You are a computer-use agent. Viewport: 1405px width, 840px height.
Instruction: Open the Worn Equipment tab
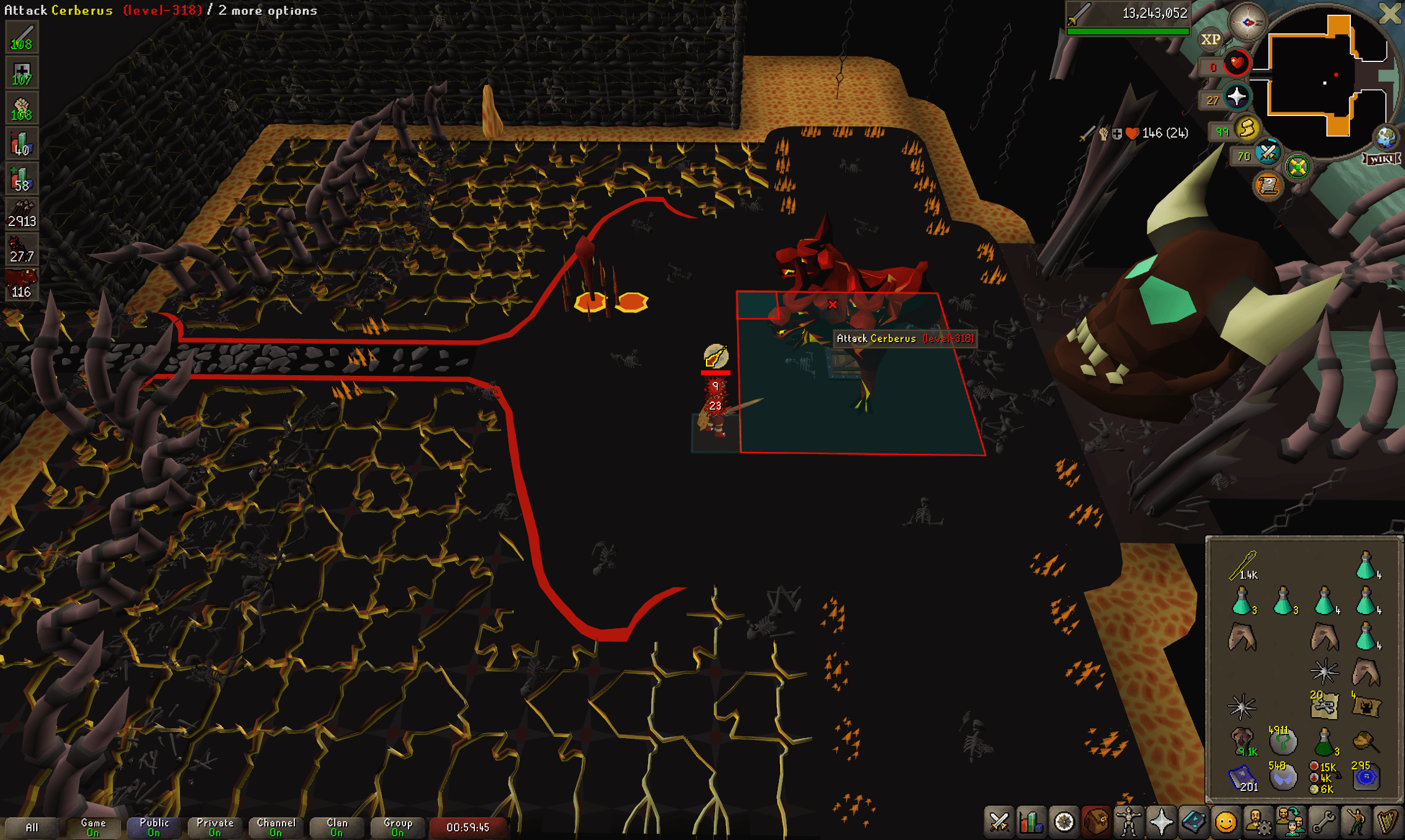tap(1129, 822)
